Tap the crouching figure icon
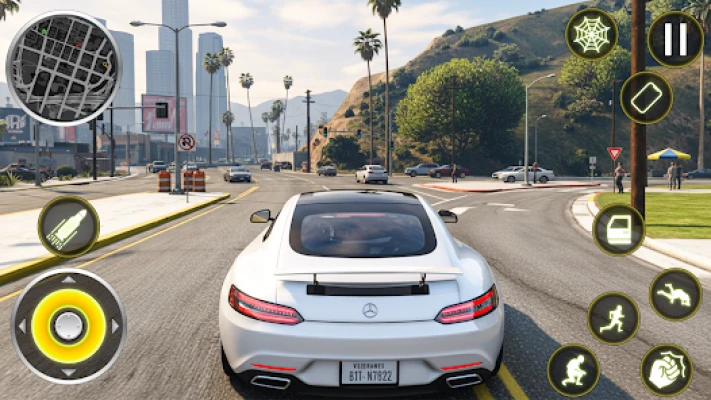Viewport: 711px width, 400px height. coord(573,371)
